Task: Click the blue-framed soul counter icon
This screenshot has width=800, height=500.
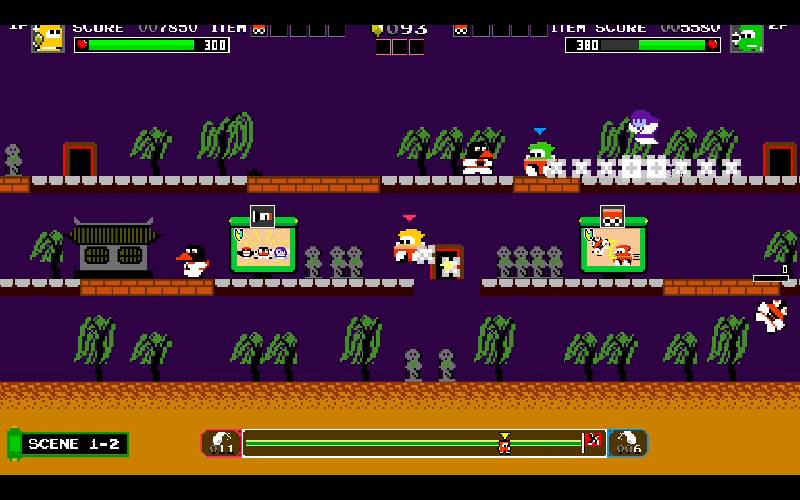Action: coord(628,443)
